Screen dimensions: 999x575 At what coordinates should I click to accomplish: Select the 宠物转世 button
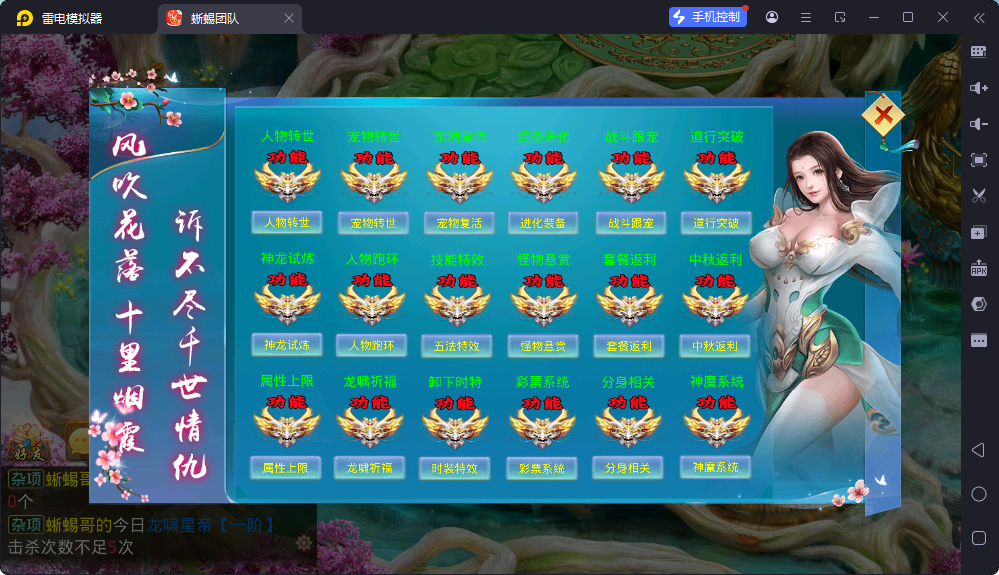[x=372, y=222]
